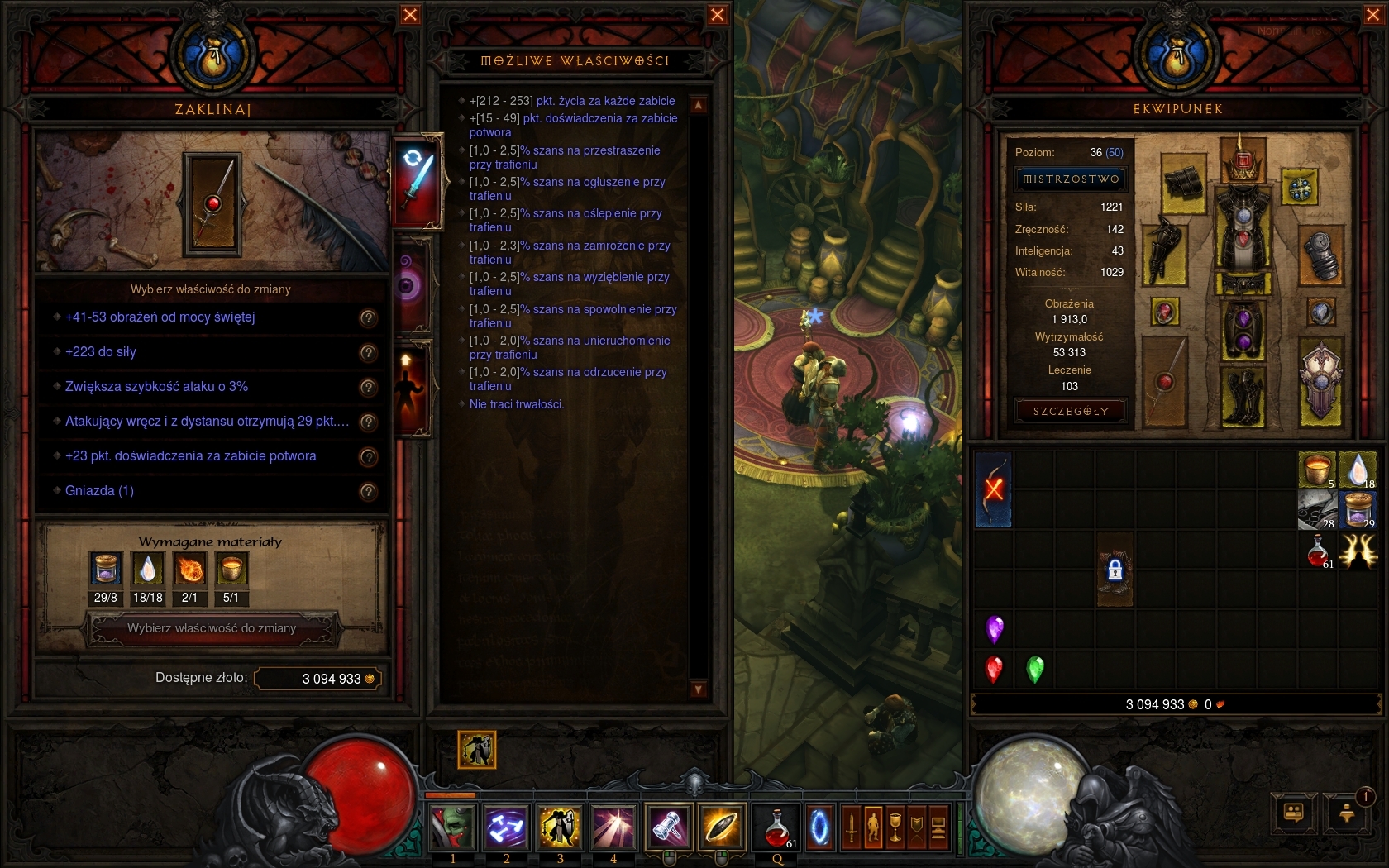Click the equipped shield slot

click(x=1320, y=383)
